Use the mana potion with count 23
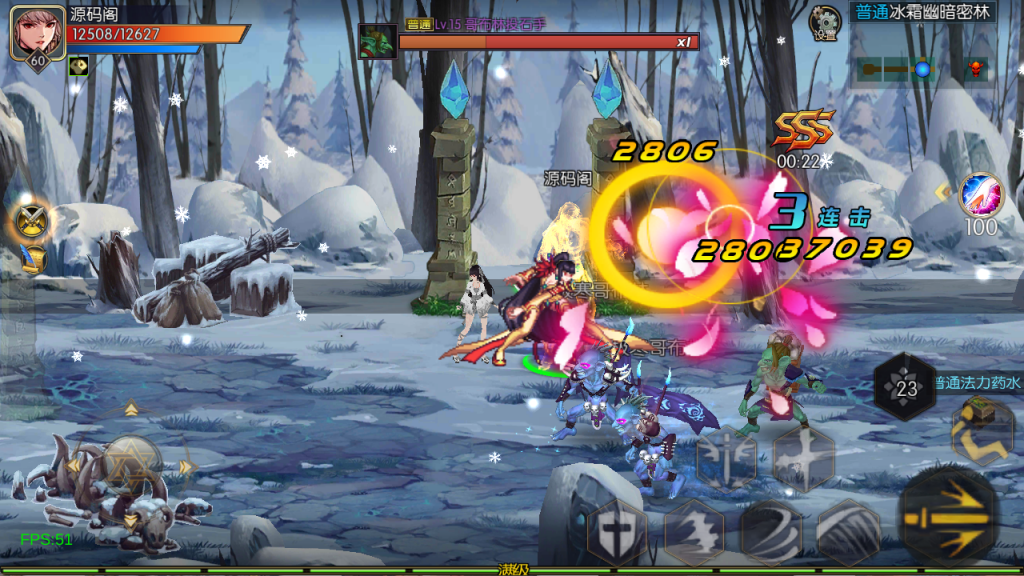This screenshot has height=576, width=1024. 906,387
